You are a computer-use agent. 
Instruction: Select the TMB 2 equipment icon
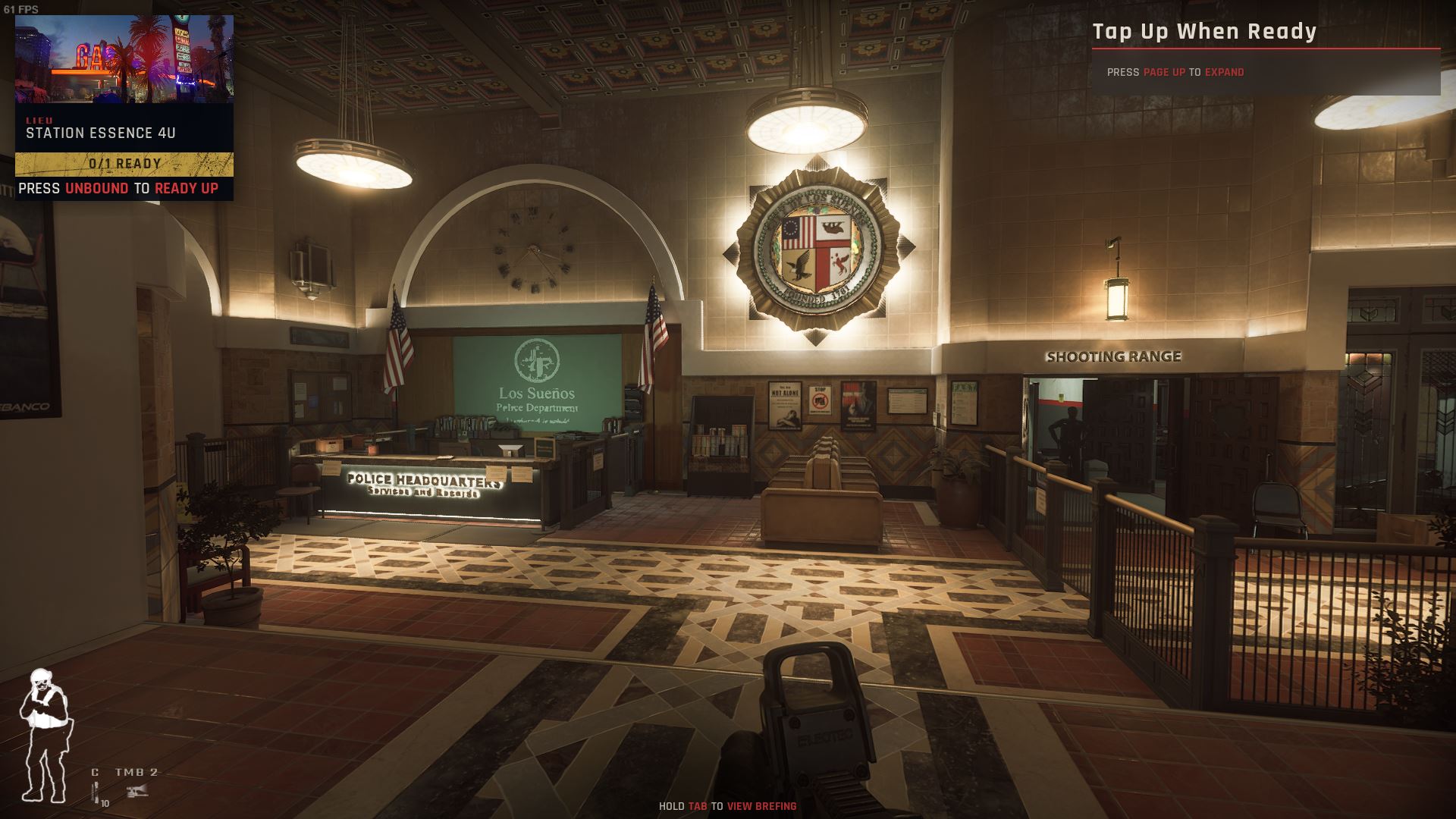coord(137,792)
